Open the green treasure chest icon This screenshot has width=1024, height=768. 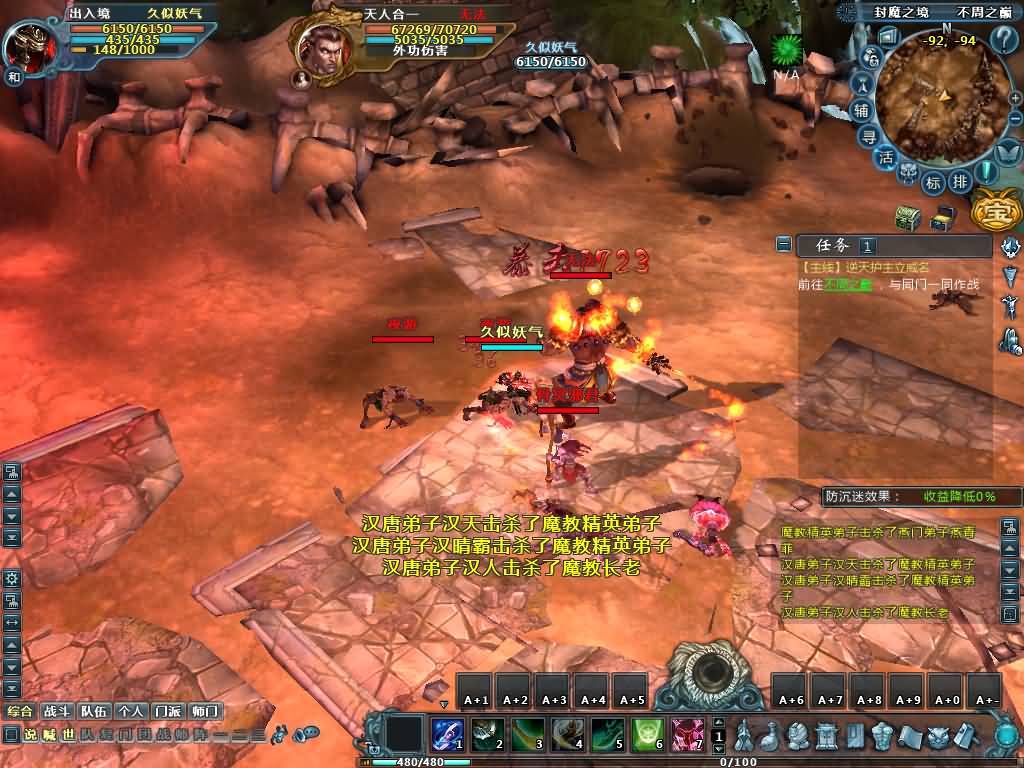point(907,216)
